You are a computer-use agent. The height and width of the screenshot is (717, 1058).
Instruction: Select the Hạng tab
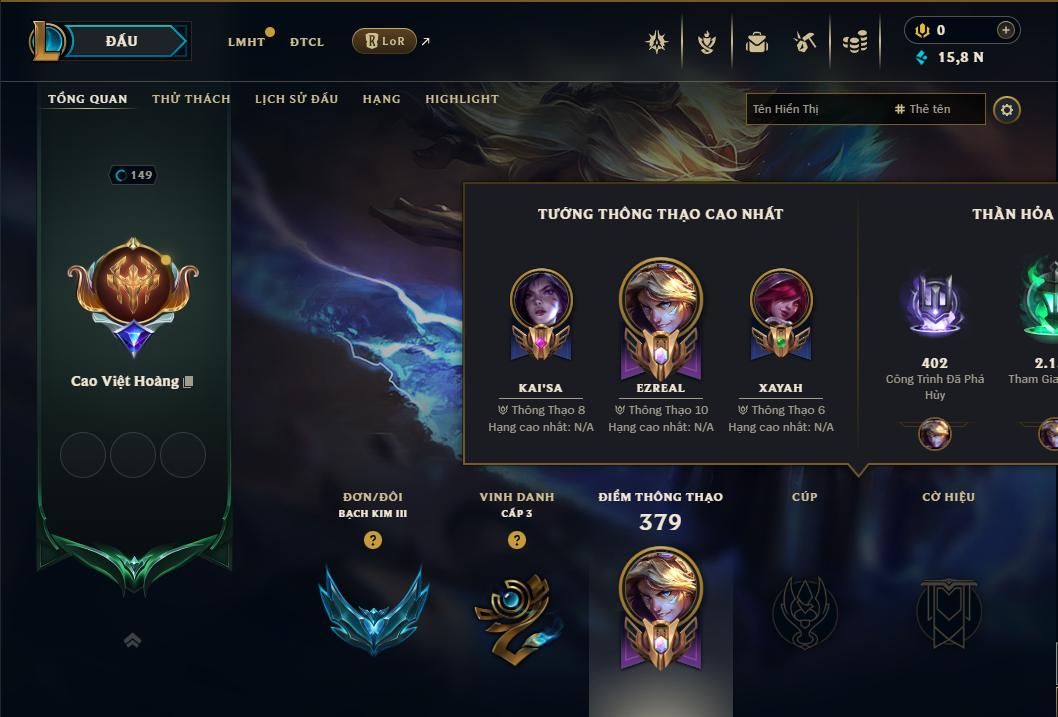[381, 99]
